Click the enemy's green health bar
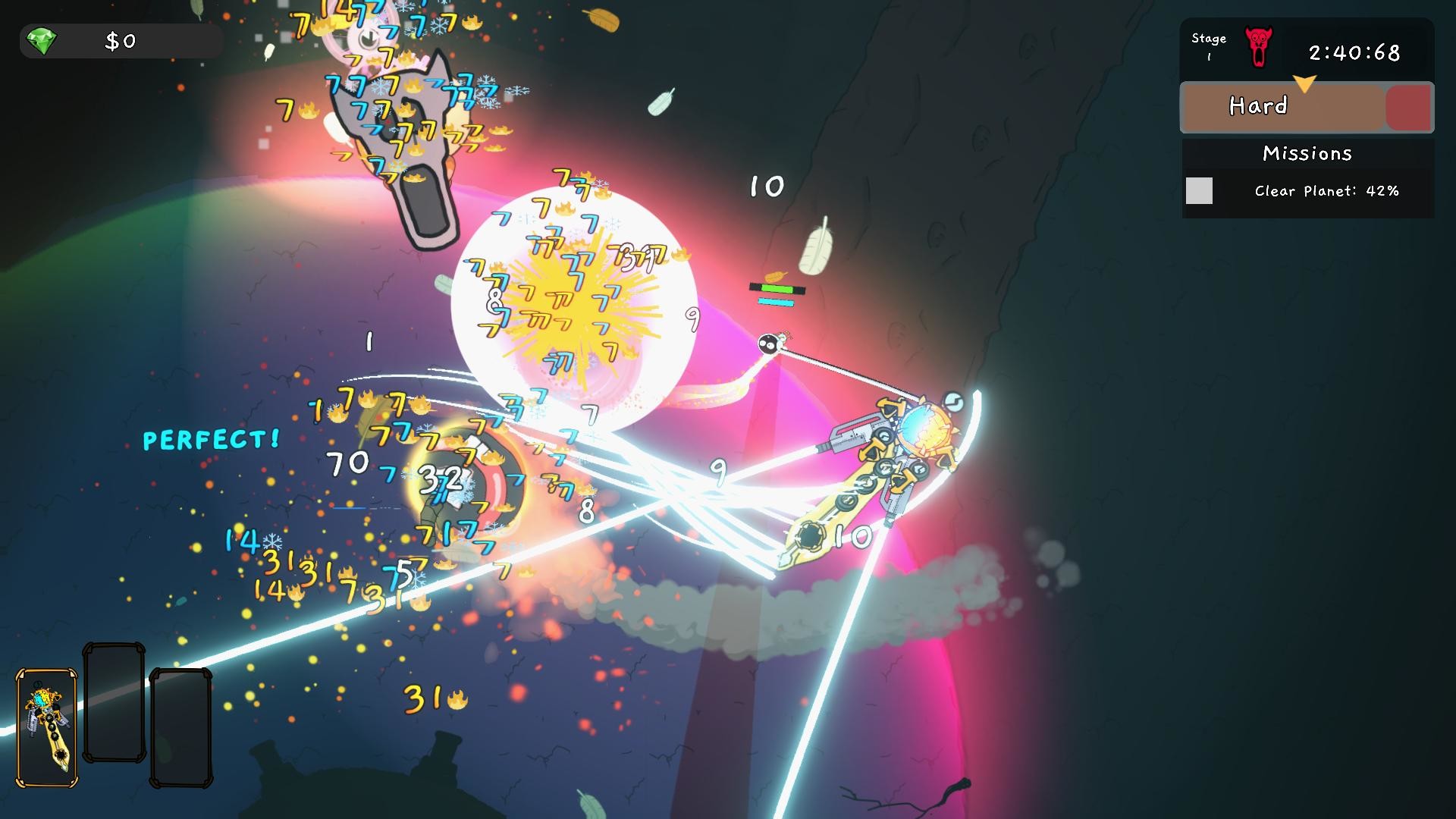Screen dimensions: 1456x819 [777, 287]
